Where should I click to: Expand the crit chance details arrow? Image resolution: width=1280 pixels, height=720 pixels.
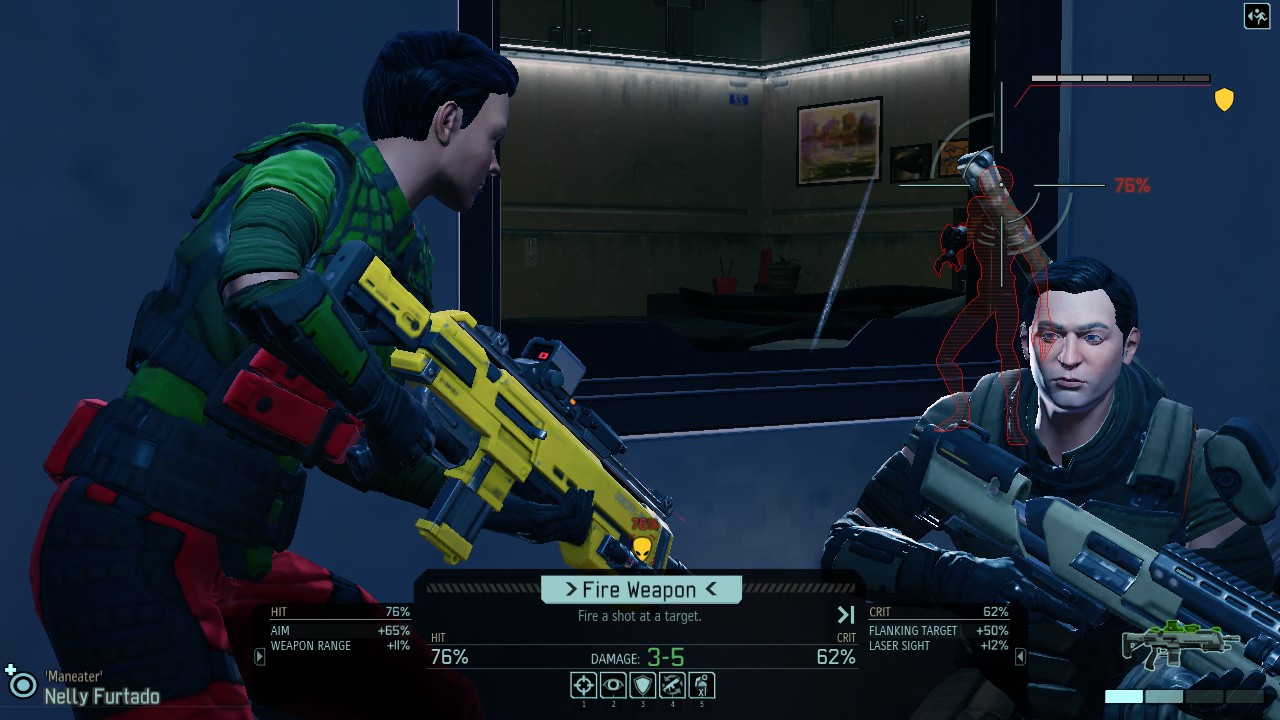[x=1020, y=657]
